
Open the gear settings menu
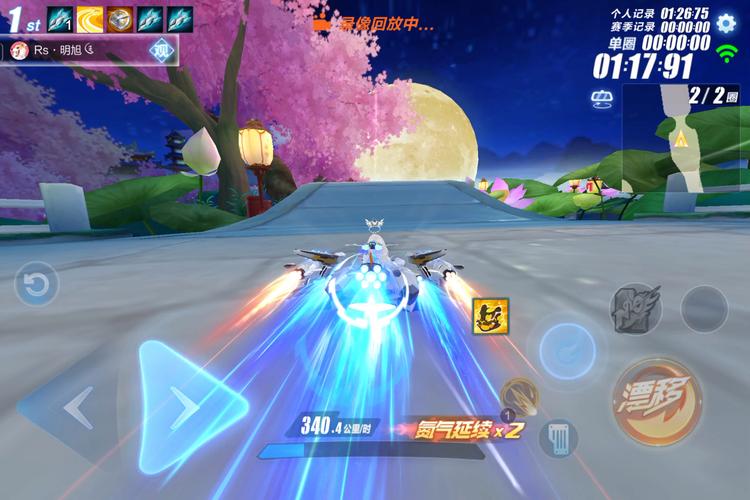tap(726, 22)
